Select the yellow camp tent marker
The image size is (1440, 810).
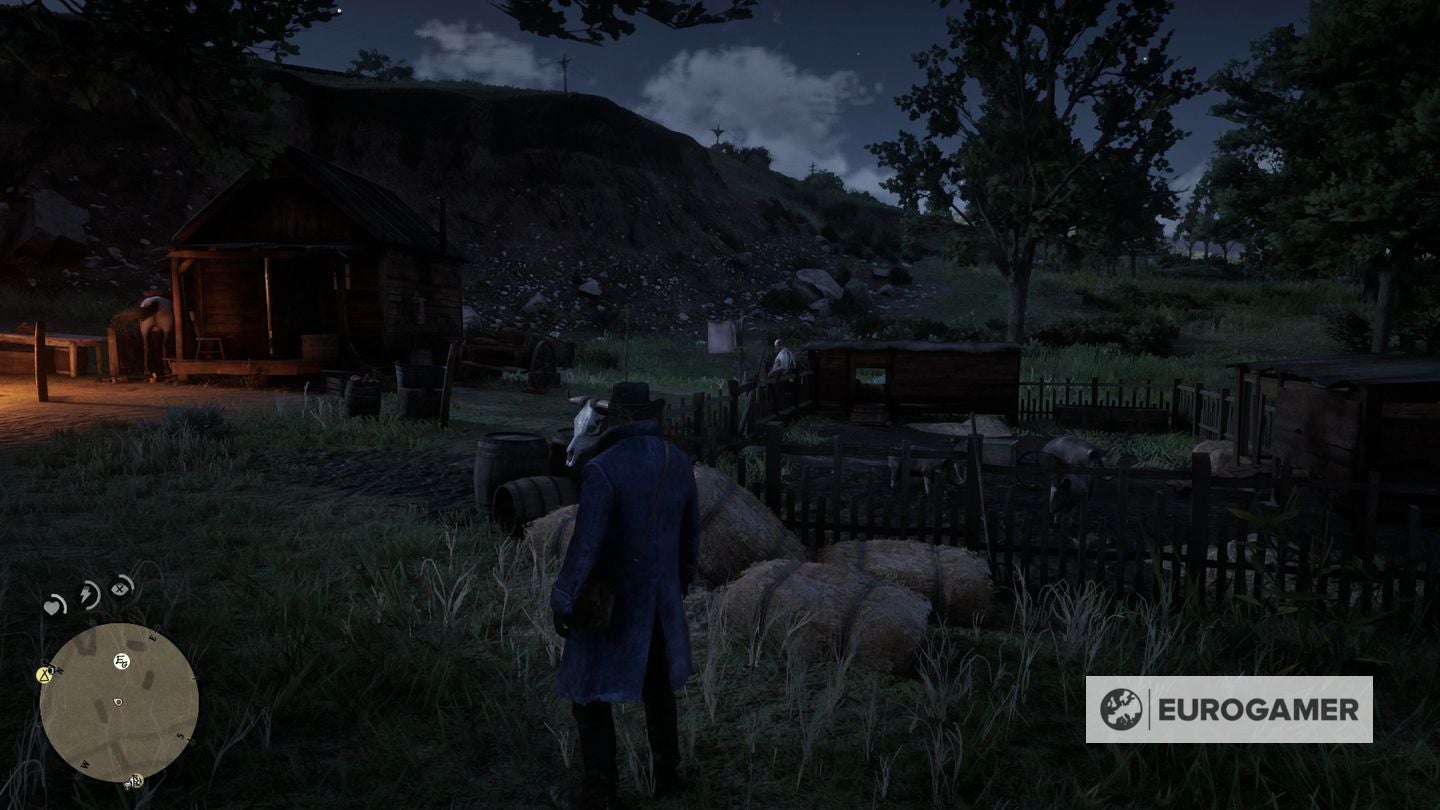click(44, 675)
